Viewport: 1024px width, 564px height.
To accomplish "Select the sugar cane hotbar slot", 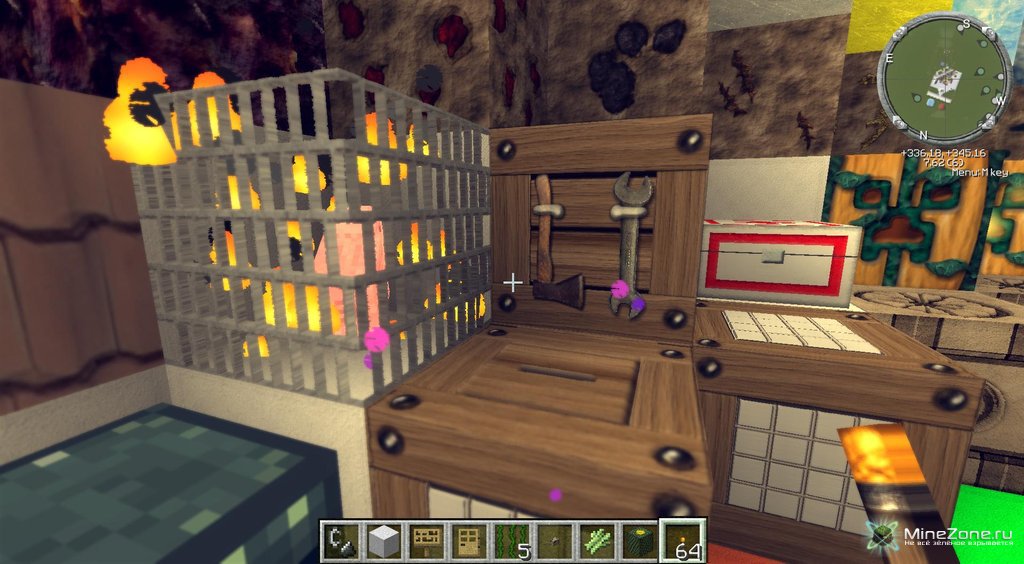I will (x=599, y=541).
